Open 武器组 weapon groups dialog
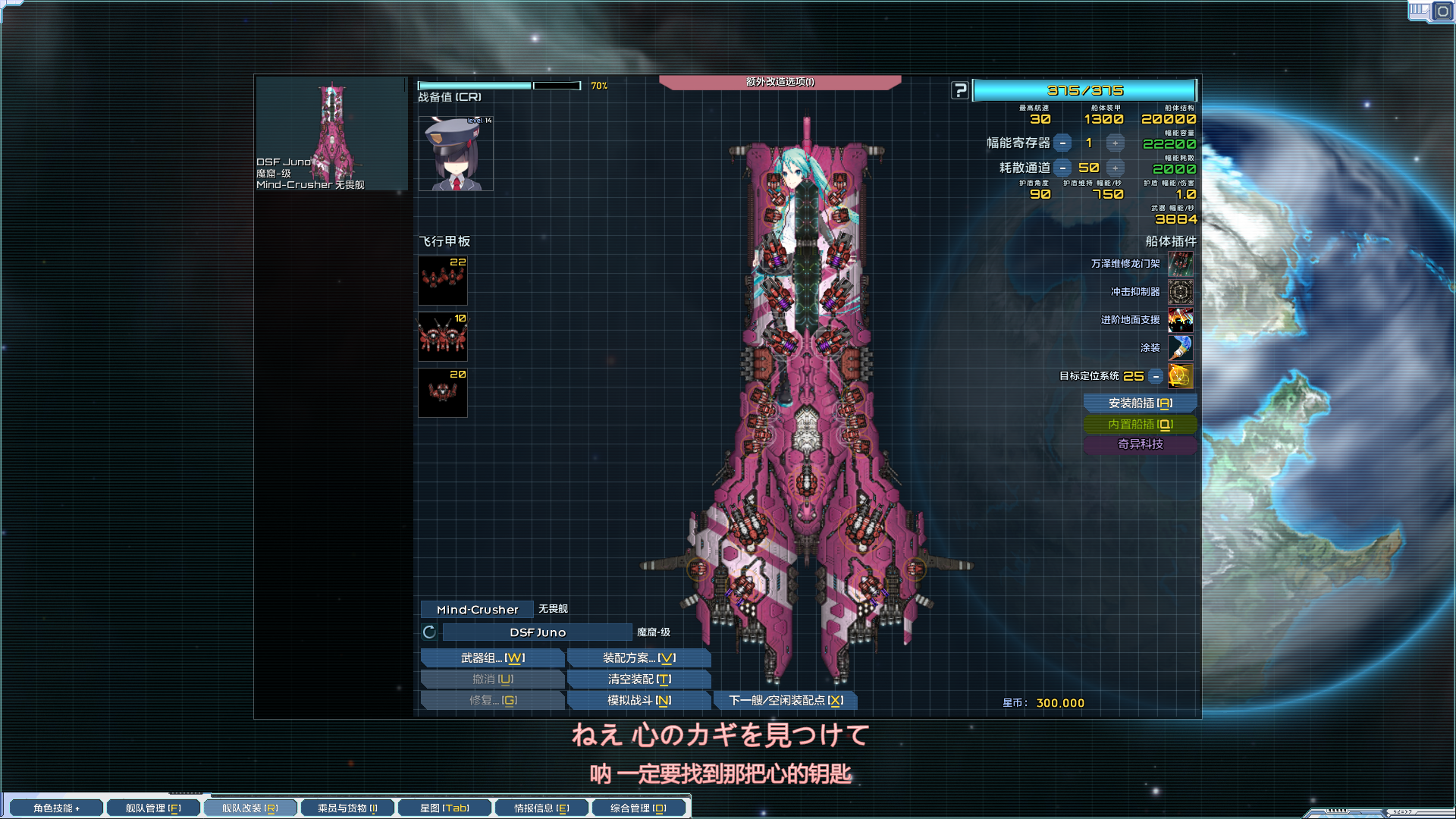Screen dimensions: 1456x819 (491, 657)
